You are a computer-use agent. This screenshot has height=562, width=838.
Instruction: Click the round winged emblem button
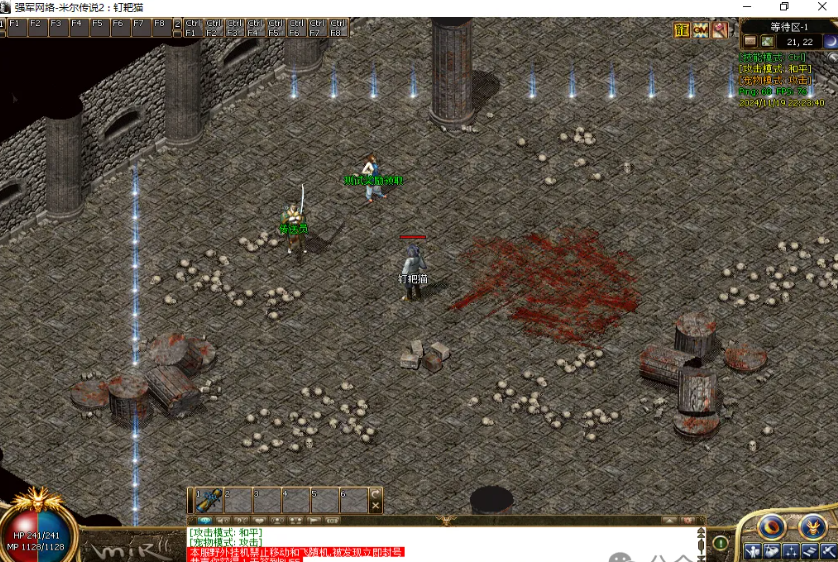pos(812,526)
